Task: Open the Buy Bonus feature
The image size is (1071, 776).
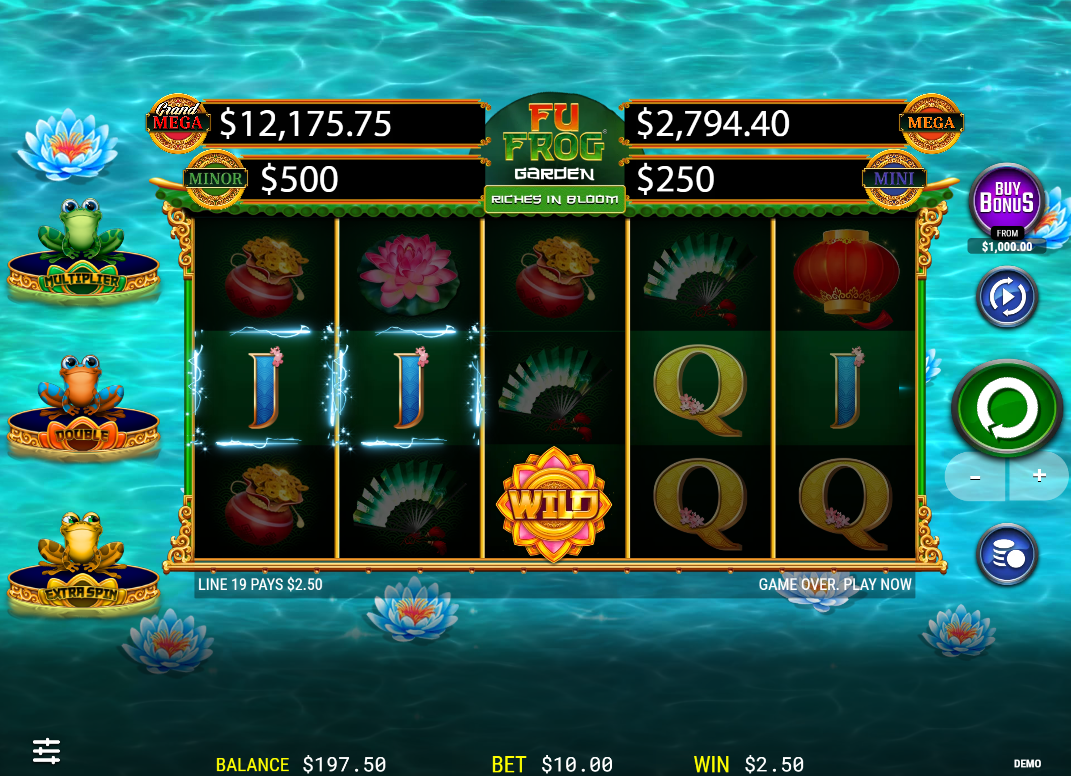Action: click(1006, 200)
